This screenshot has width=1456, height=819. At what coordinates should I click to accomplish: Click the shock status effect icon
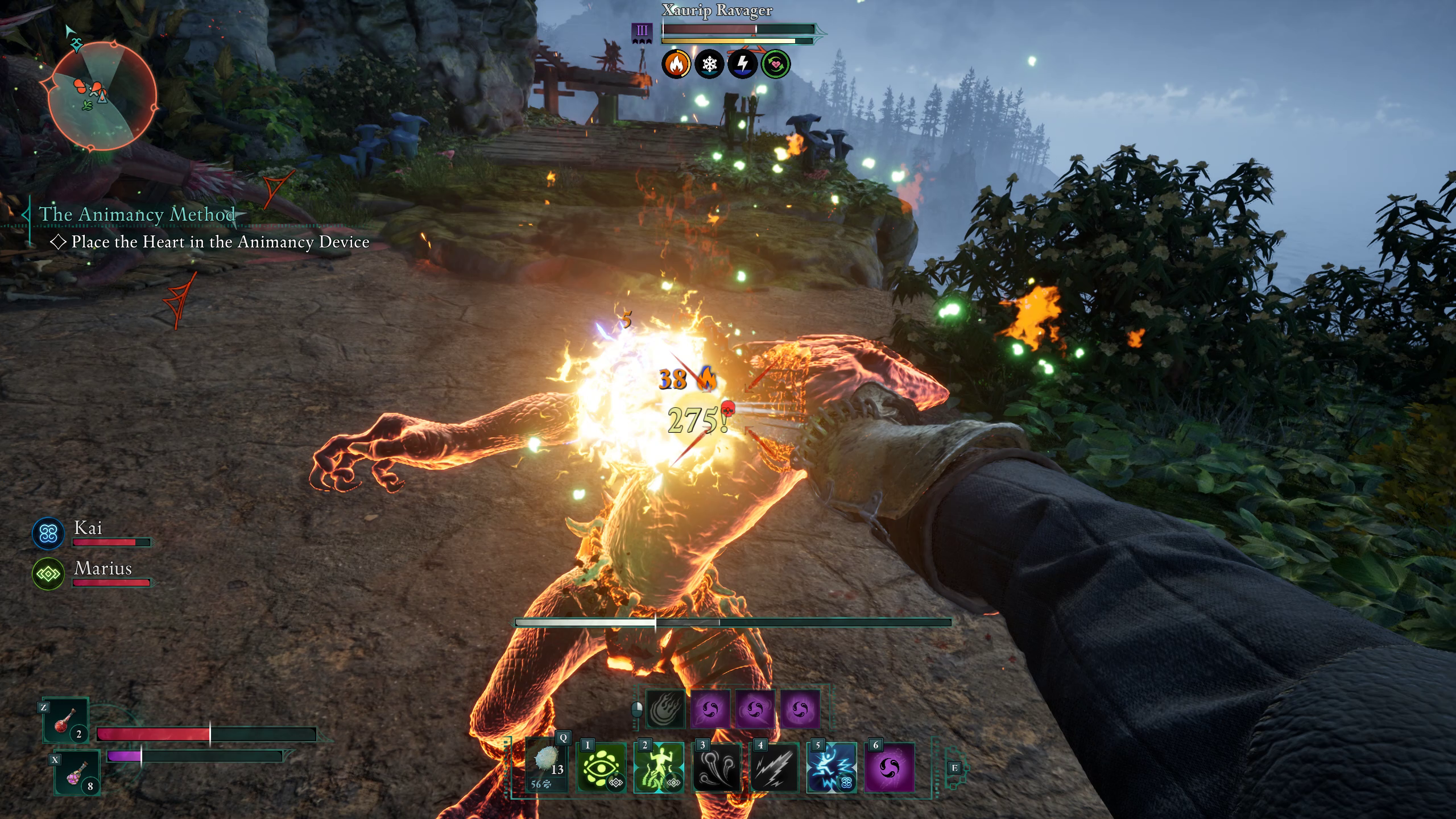coord(744,63)
